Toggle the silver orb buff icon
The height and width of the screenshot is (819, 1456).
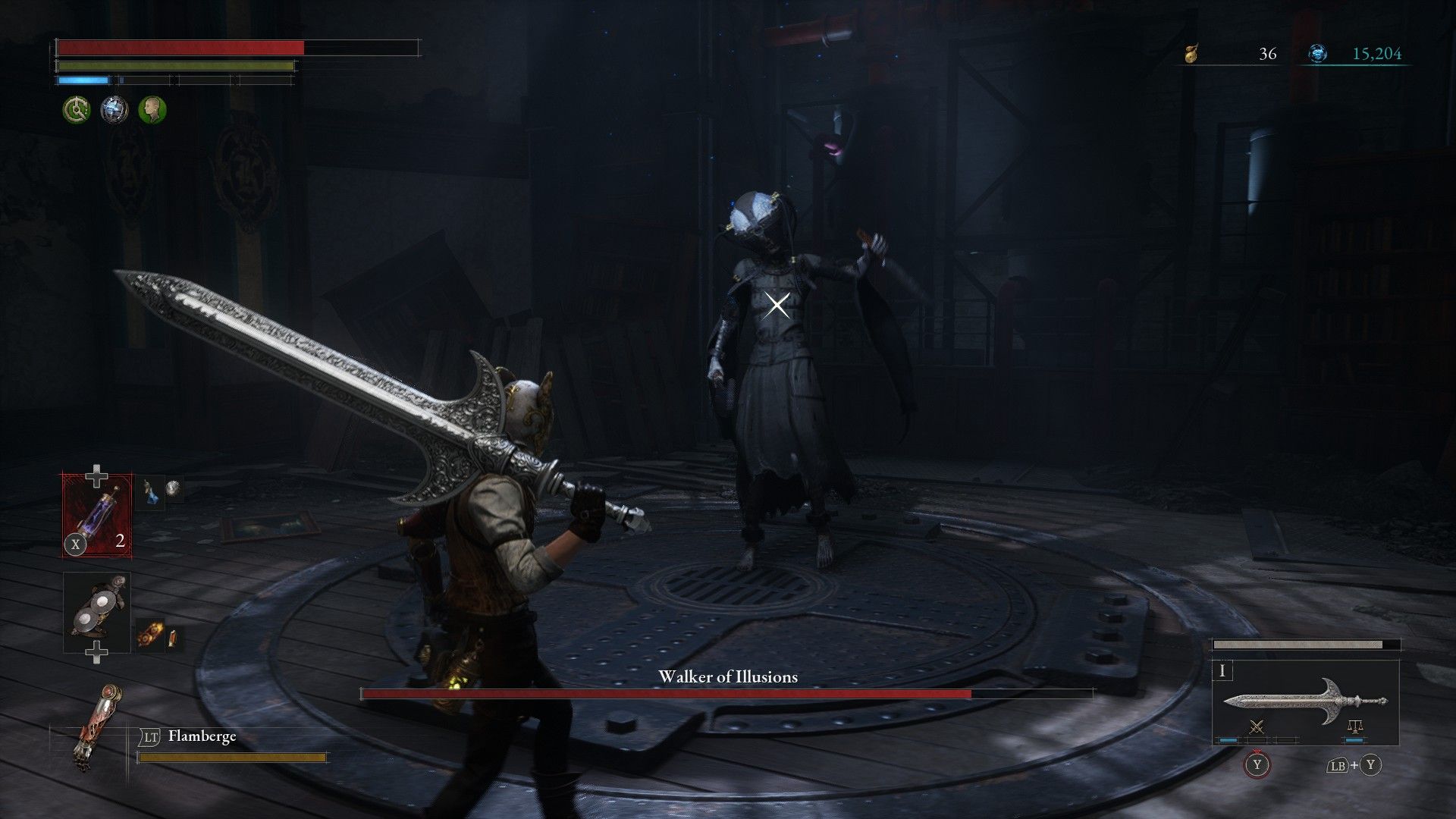(x=114, y=109)
